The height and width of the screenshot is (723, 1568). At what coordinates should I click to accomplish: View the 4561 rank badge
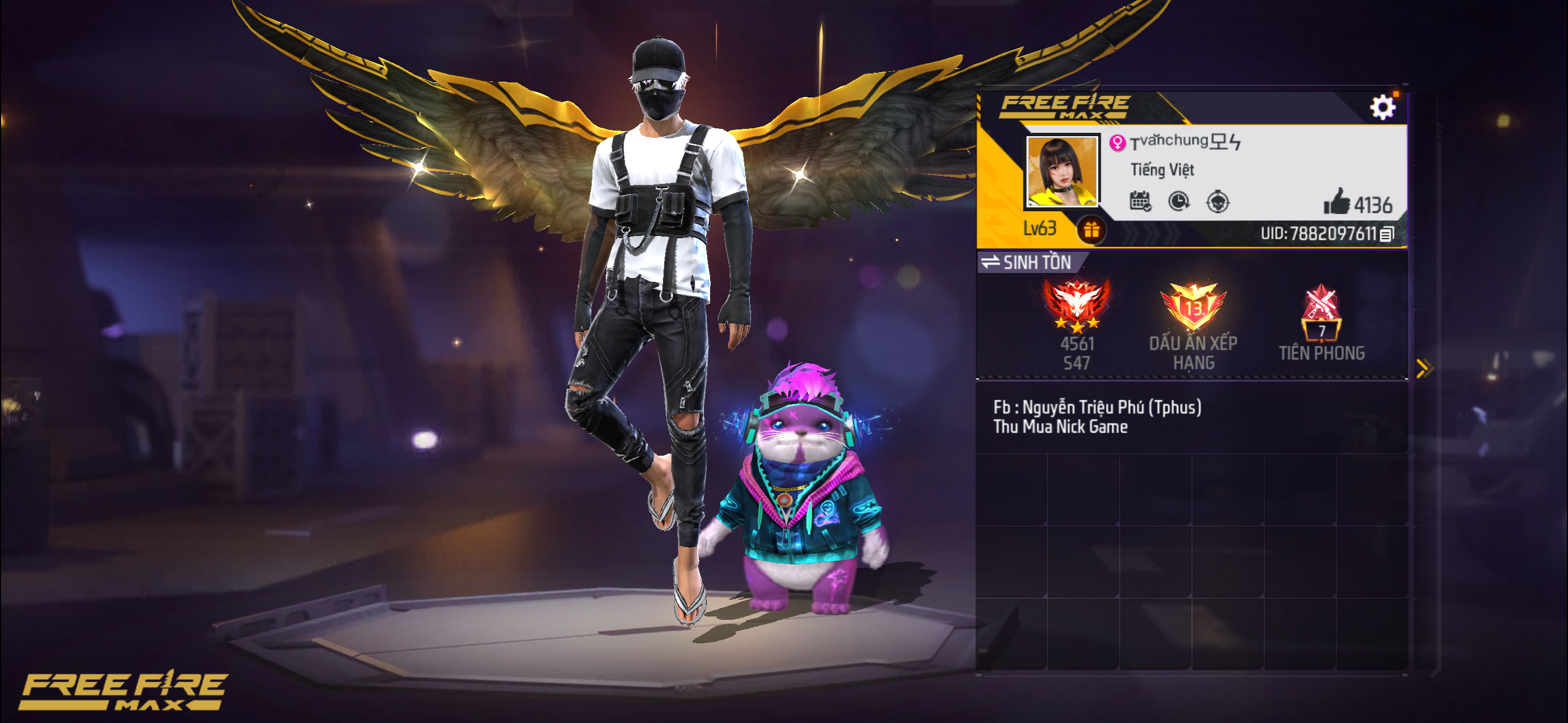1076,307
